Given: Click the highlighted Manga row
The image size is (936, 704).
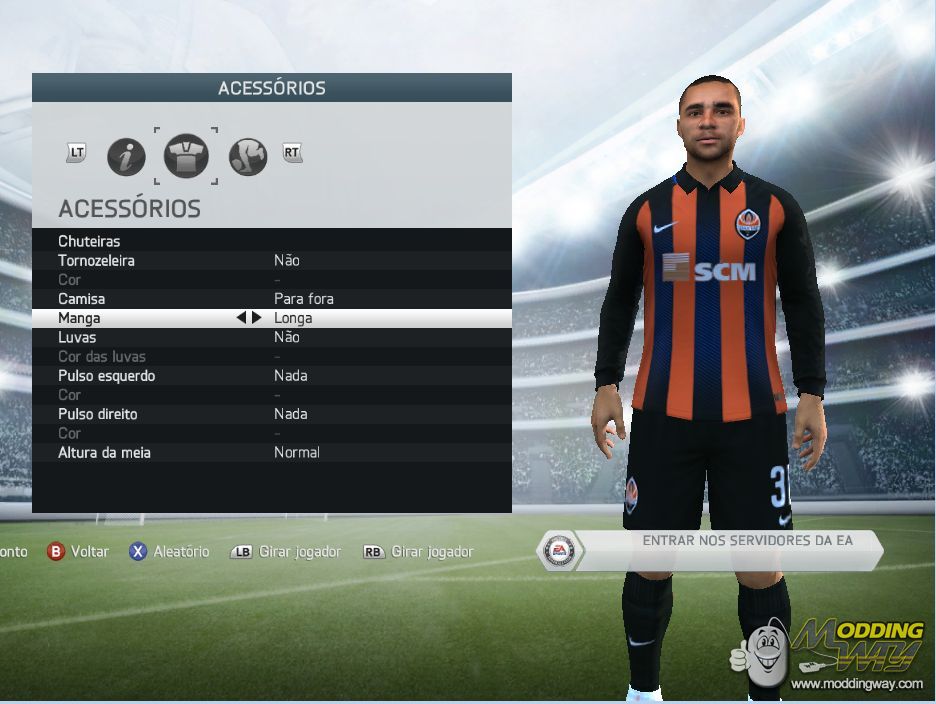Looking at the screenshot, I should pos(271,318).
